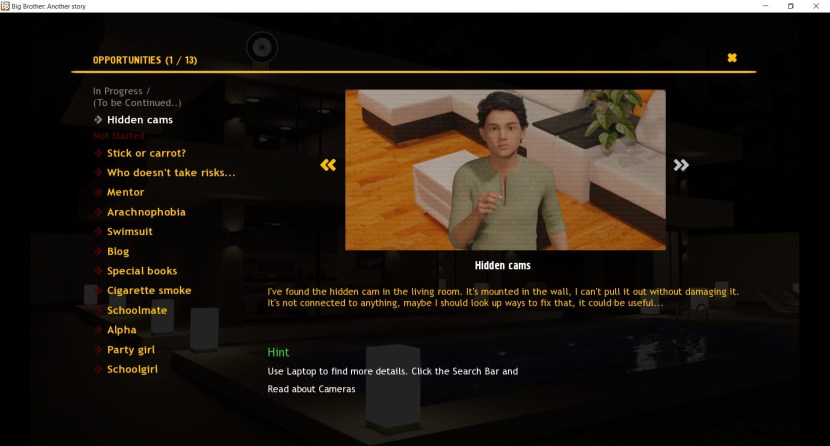Image resolution: width=830 pixels, height=446 pixels.
Task: Close the Big Brother game window
Action: pos(816,6)
